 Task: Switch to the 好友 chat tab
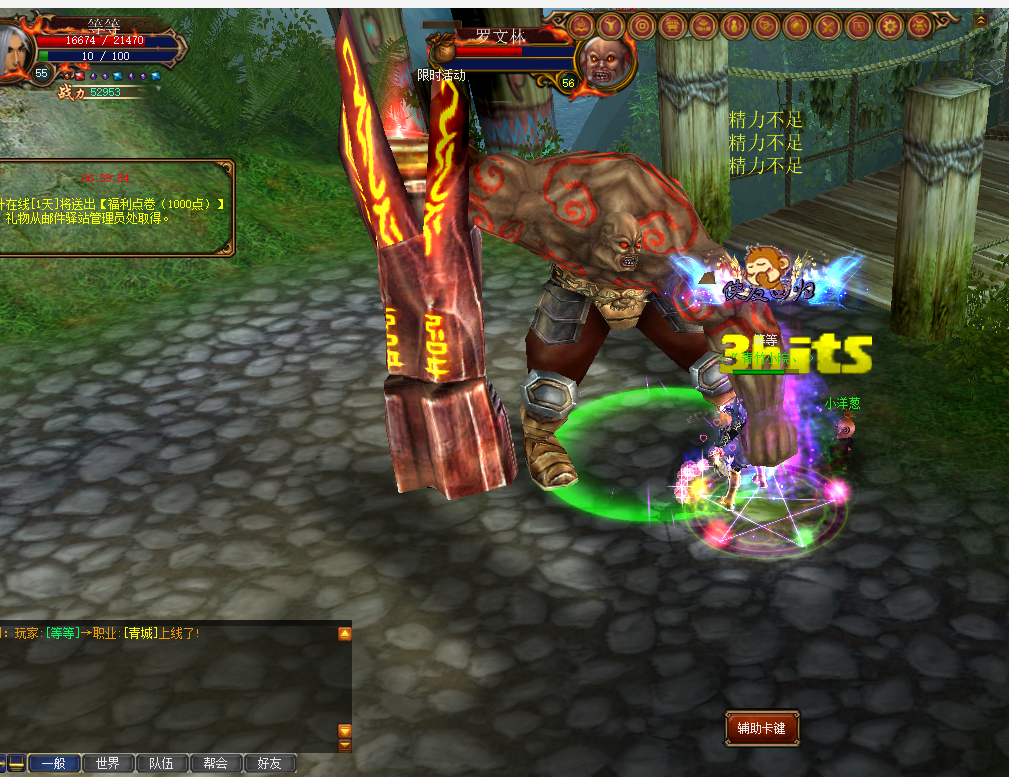(x=269, y=763)
